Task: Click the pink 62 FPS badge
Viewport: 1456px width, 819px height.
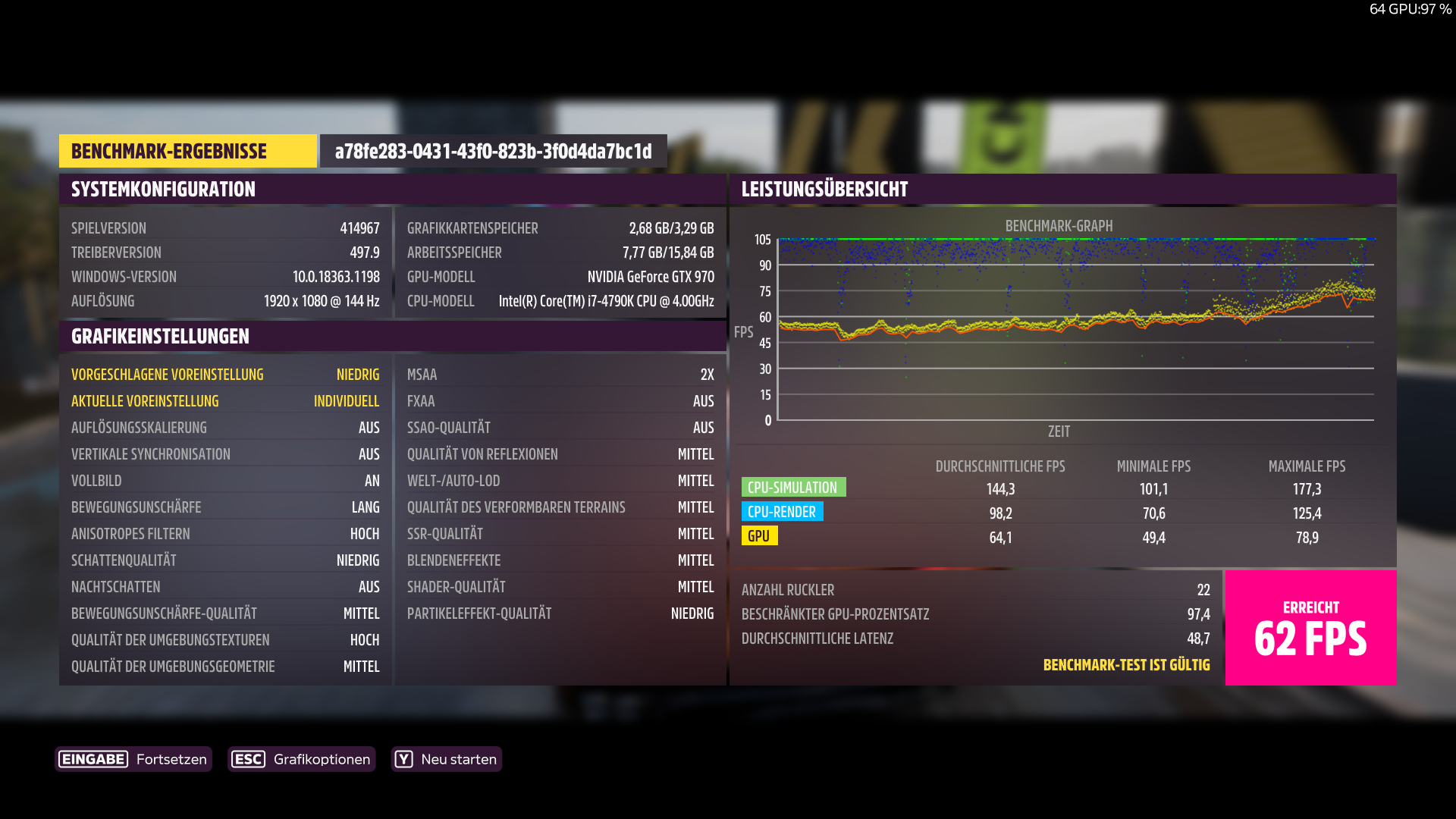Action: coord(1310,628)
